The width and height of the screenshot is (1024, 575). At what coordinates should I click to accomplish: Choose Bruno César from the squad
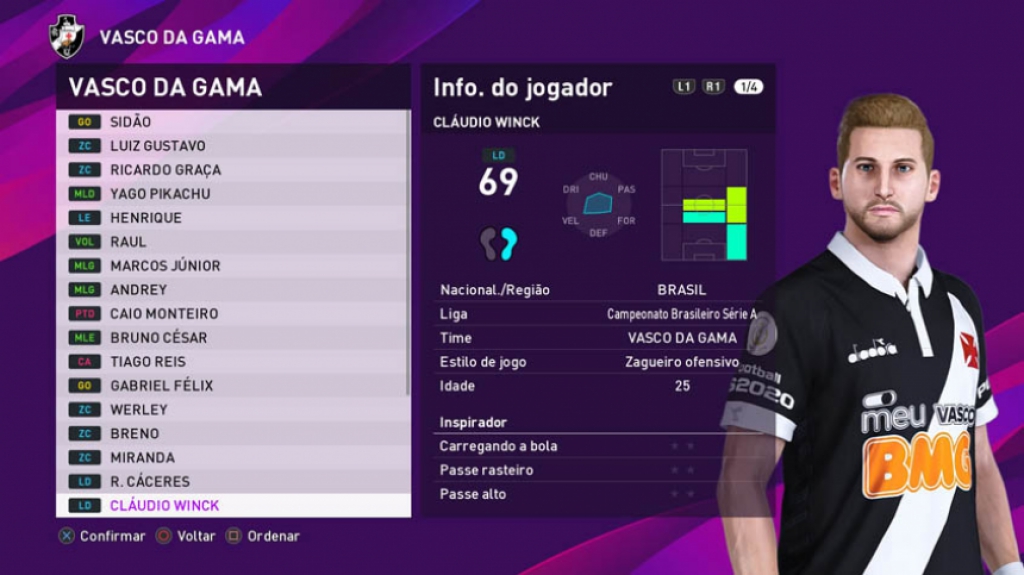click(x=232, y=337)
